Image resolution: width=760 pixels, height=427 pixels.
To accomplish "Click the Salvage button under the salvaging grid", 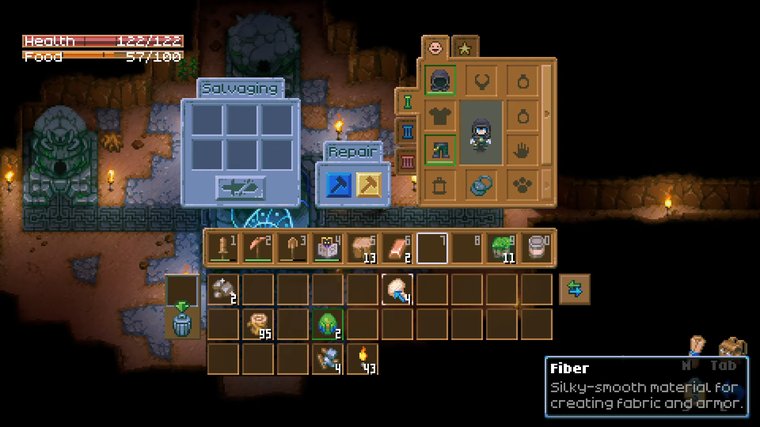I will [x=241, y=187].
